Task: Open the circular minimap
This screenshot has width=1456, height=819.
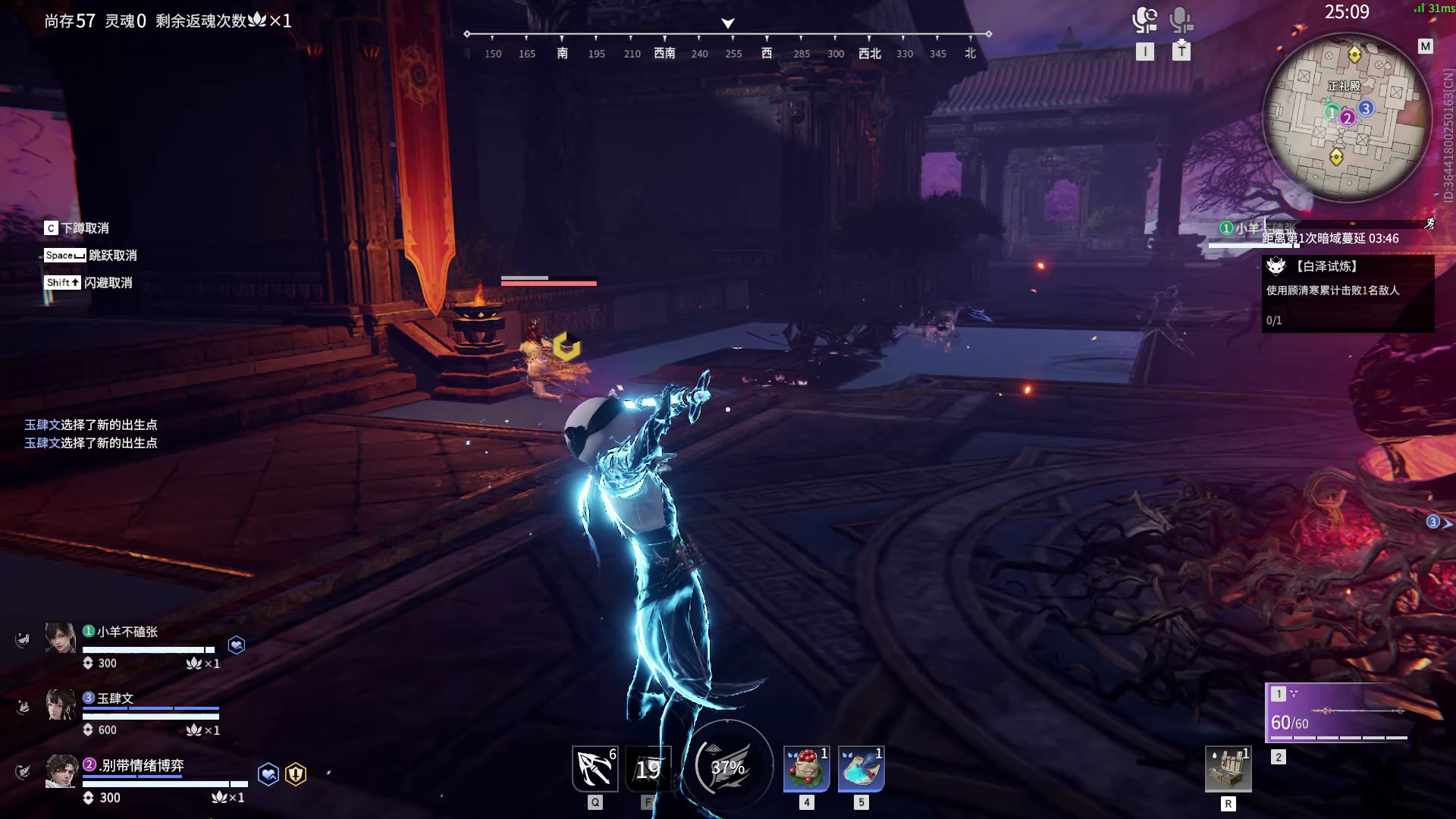Action: (x=1345, y=118)
